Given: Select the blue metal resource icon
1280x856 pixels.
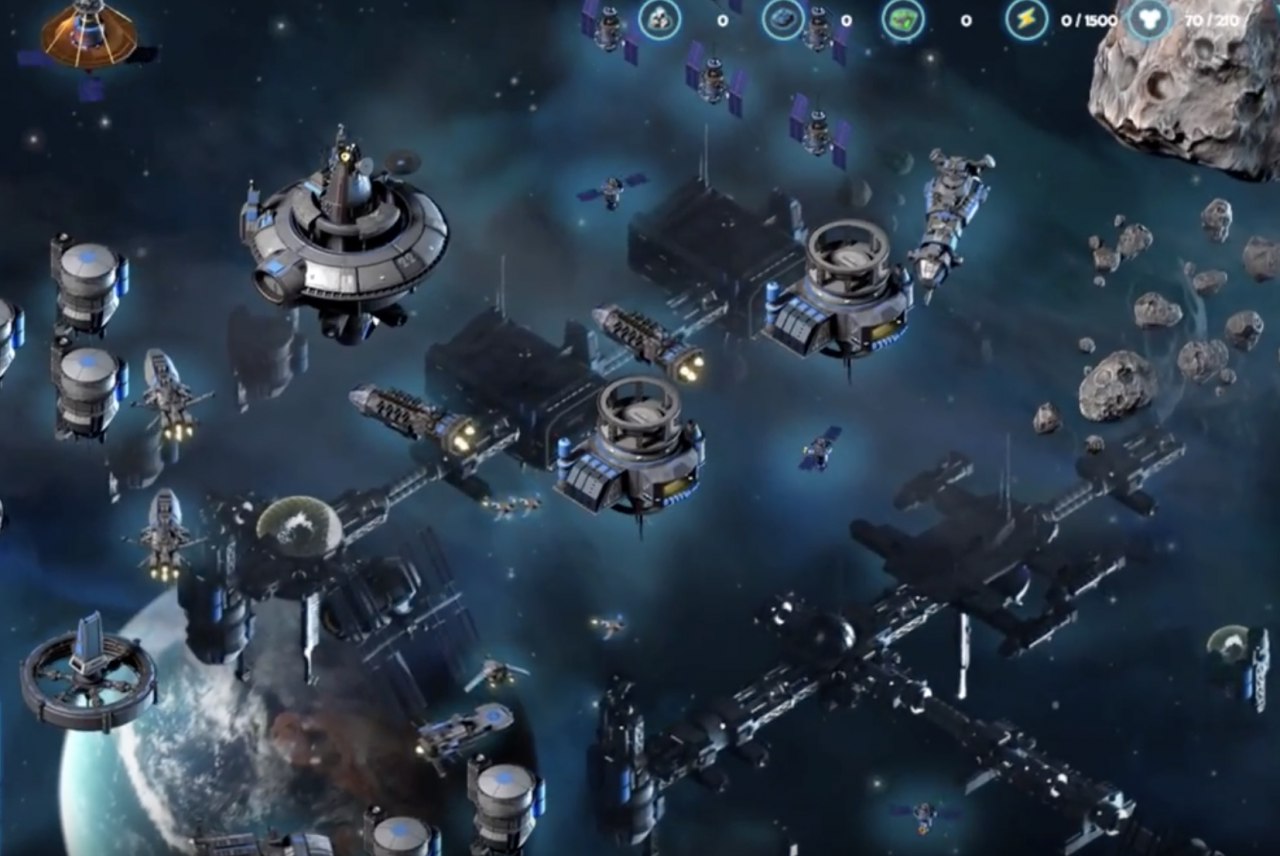Looking at the screenshot, I should click(783, 19).
